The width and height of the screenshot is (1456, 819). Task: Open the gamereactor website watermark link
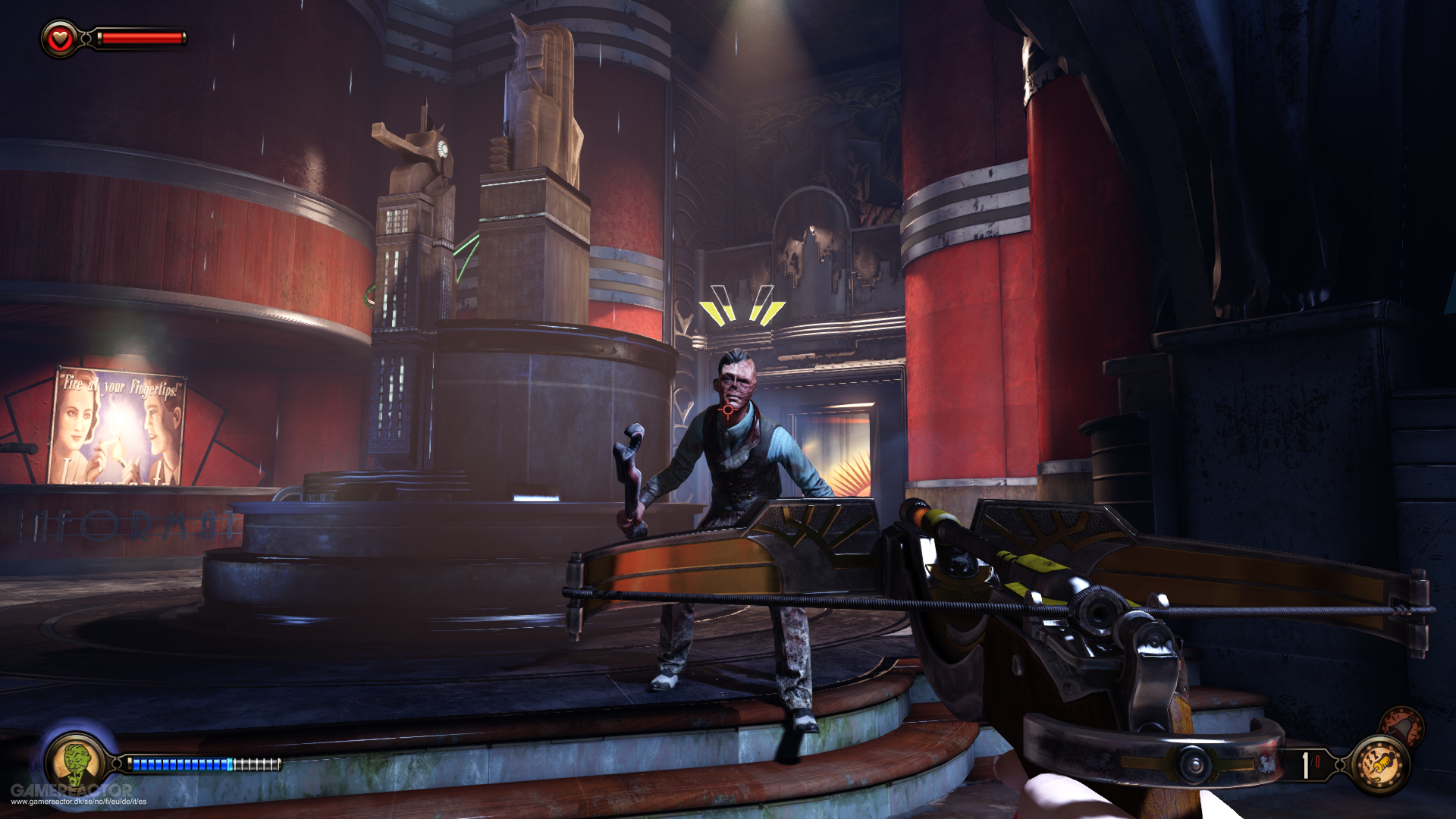click(x=78, y=801)
